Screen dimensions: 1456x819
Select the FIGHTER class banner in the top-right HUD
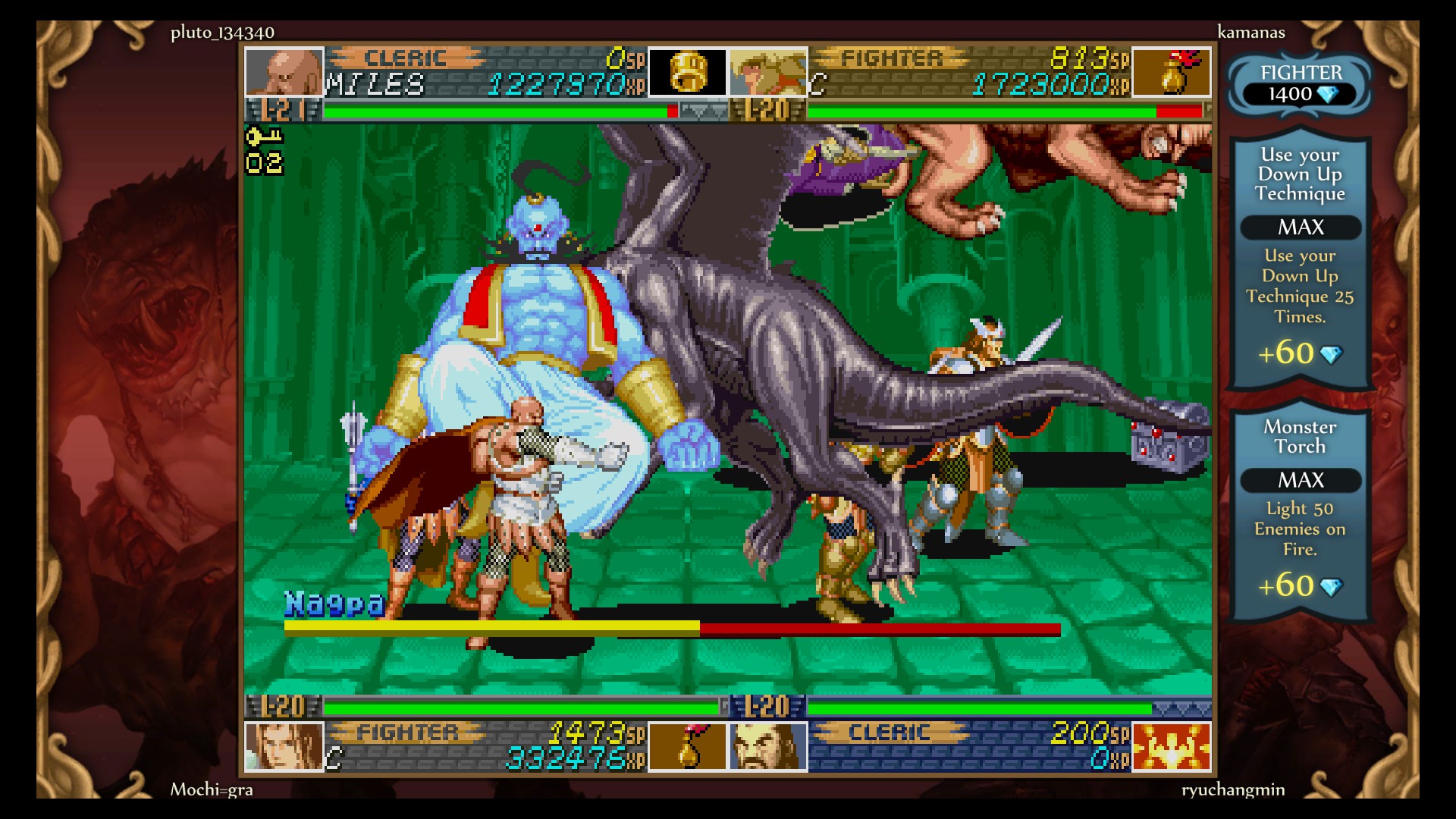pos(891,57)
